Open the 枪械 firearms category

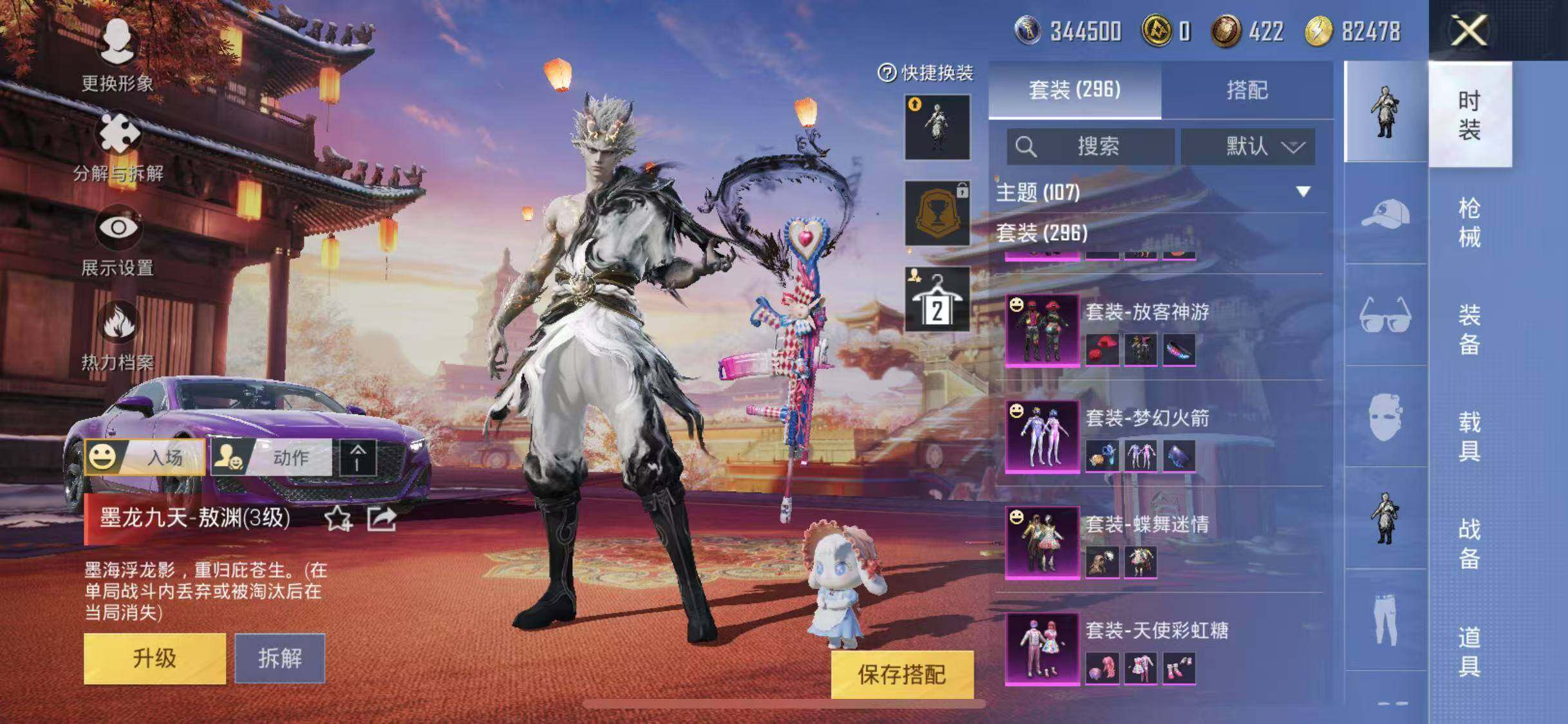point(1469,222)
